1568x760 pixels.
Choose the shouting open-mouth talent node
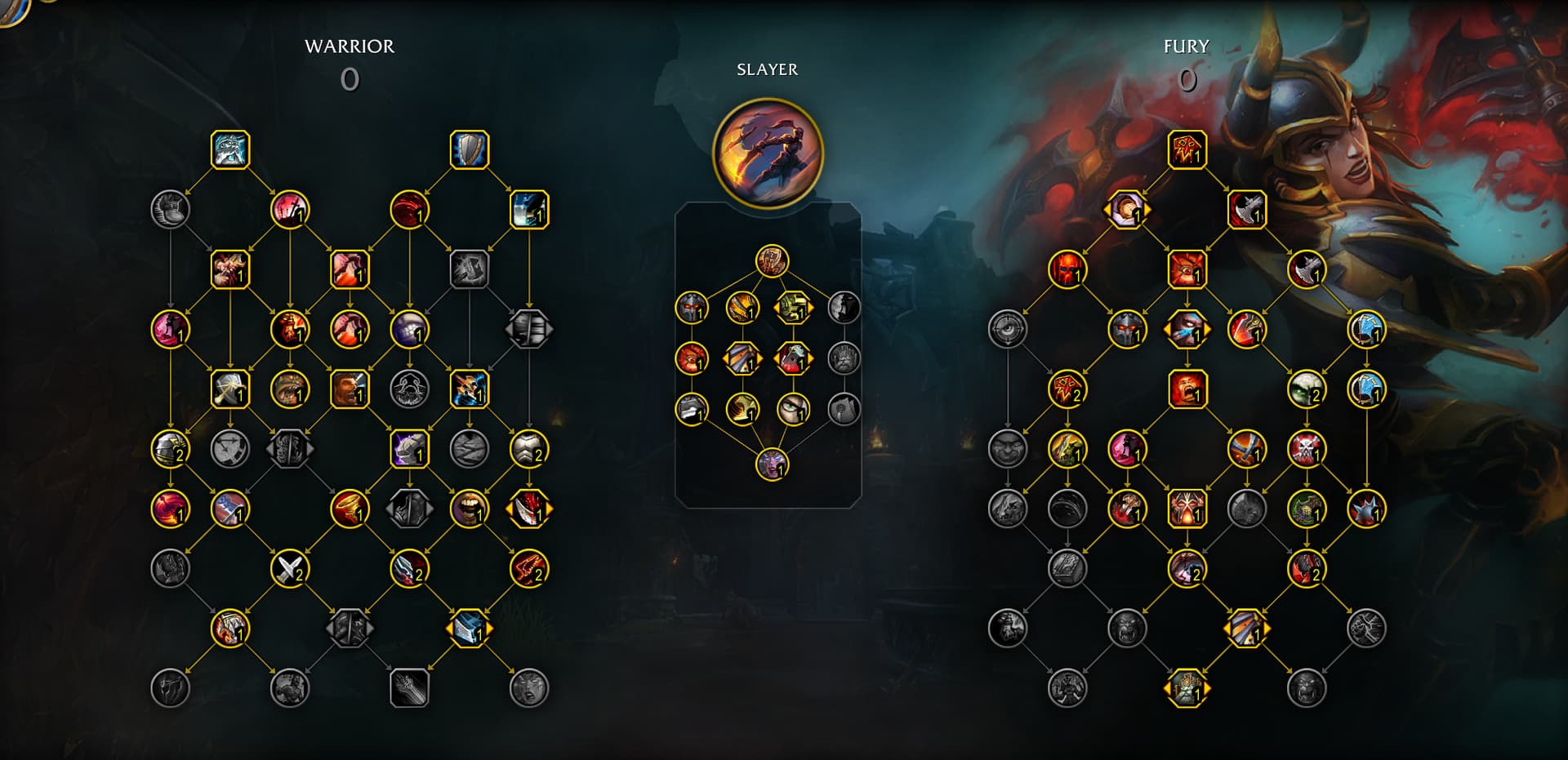coord(470,509)
